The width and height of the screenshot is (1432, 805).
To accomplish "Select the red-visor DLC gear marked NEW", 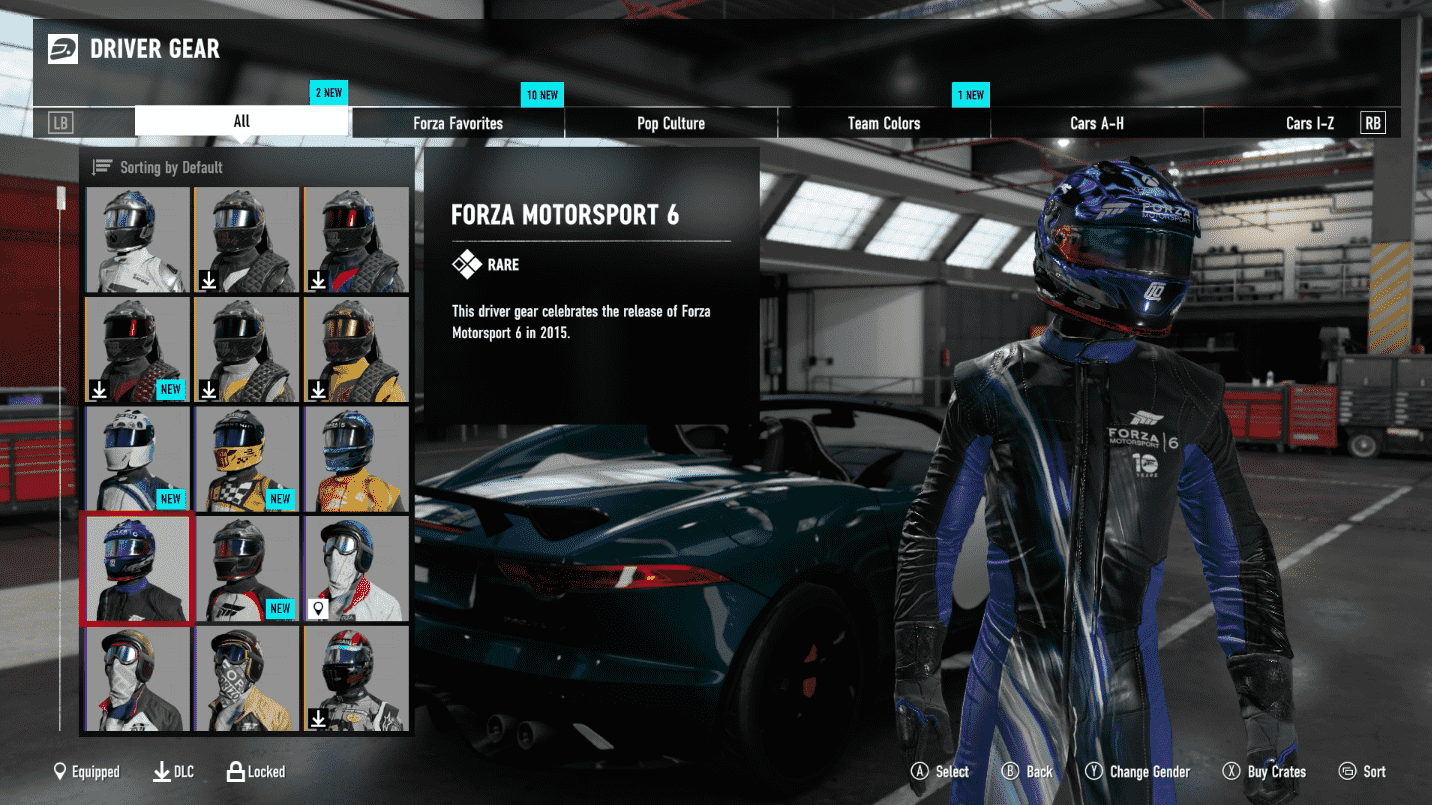I will tap(136, 349).
